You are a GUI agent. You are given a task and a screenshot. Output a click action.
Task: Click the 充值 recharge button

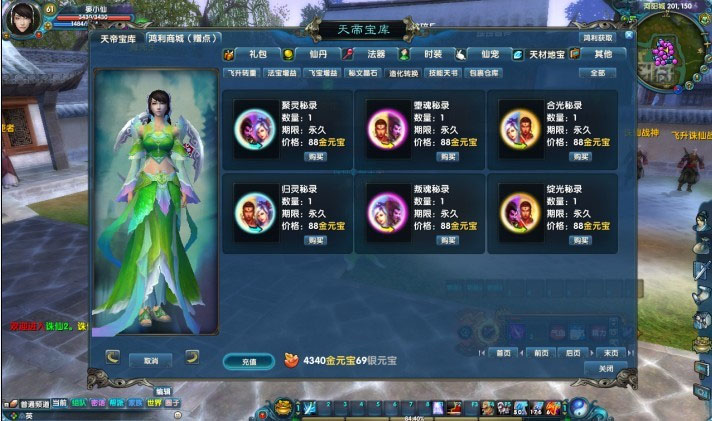(x=248, y=360)
